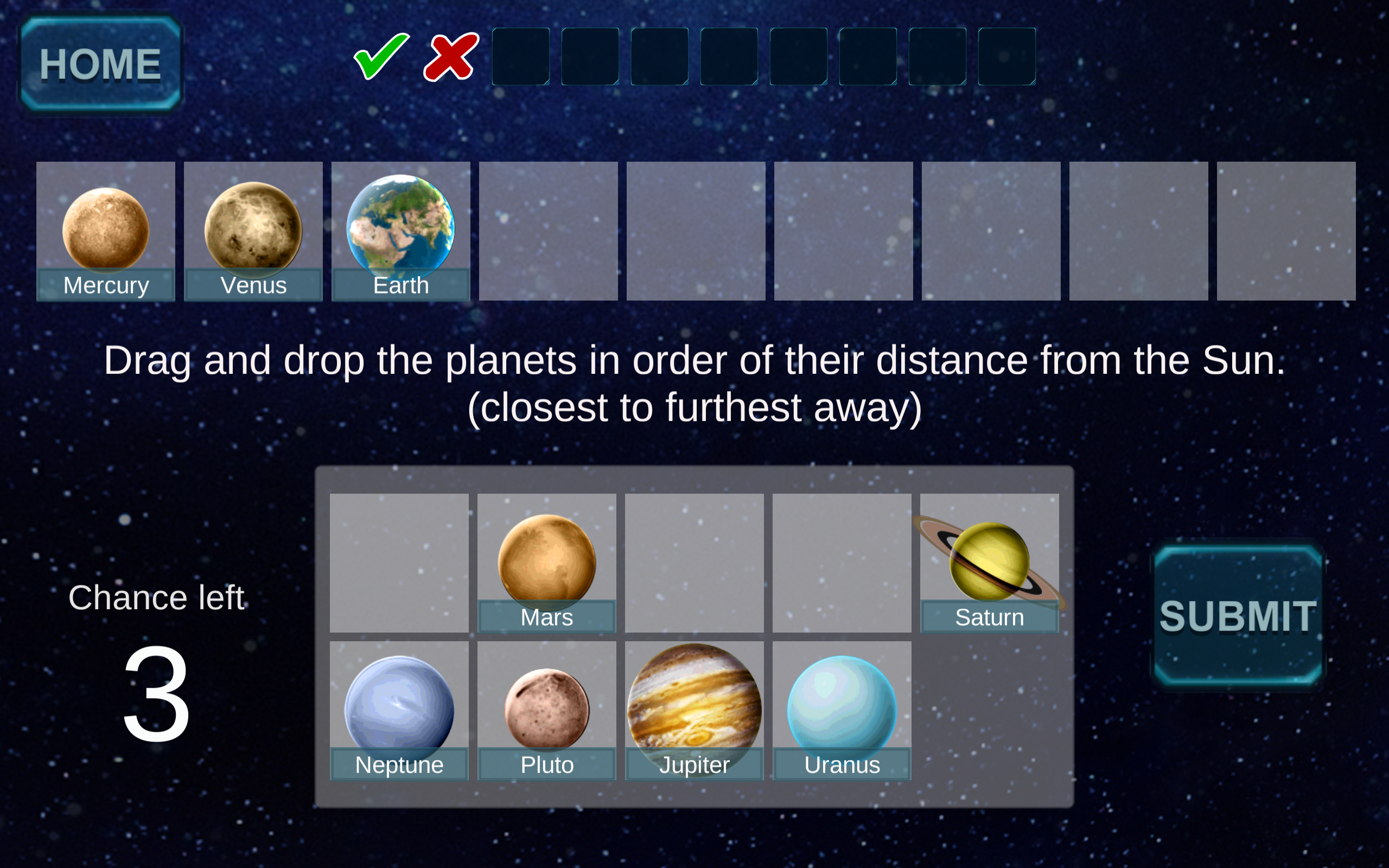Select the Saturn planet icon
1389x868 pixels.
click(x=989, y=560)
